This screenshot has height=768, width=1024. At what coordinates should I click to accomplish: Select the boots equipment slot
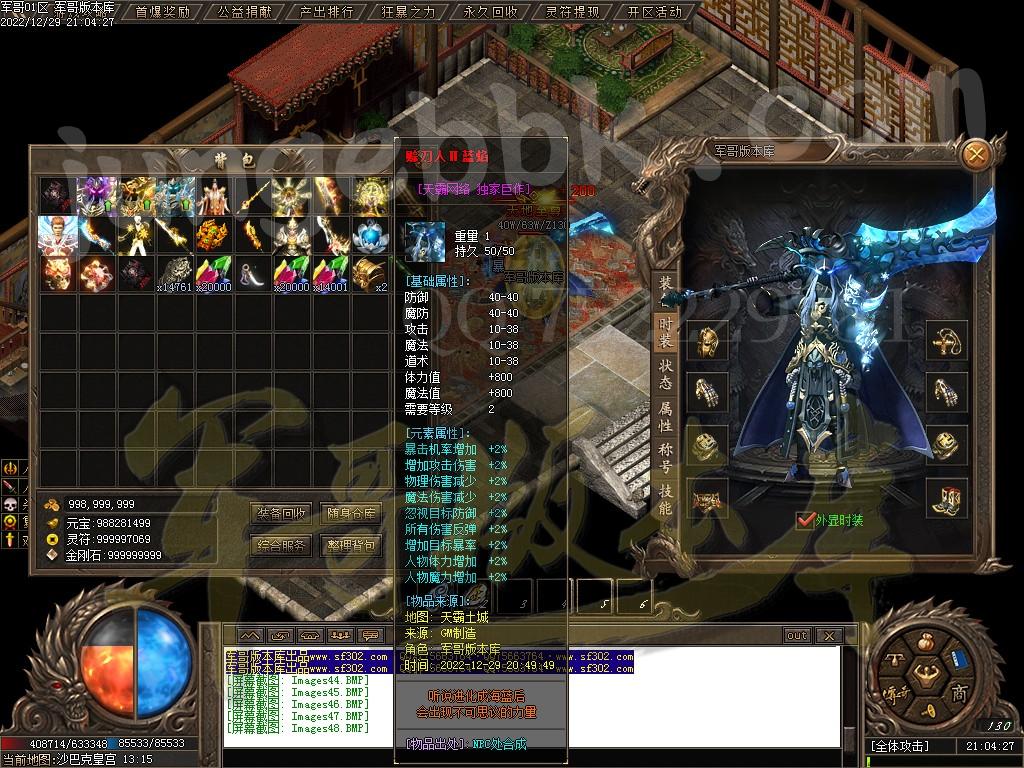coord(946,496)
